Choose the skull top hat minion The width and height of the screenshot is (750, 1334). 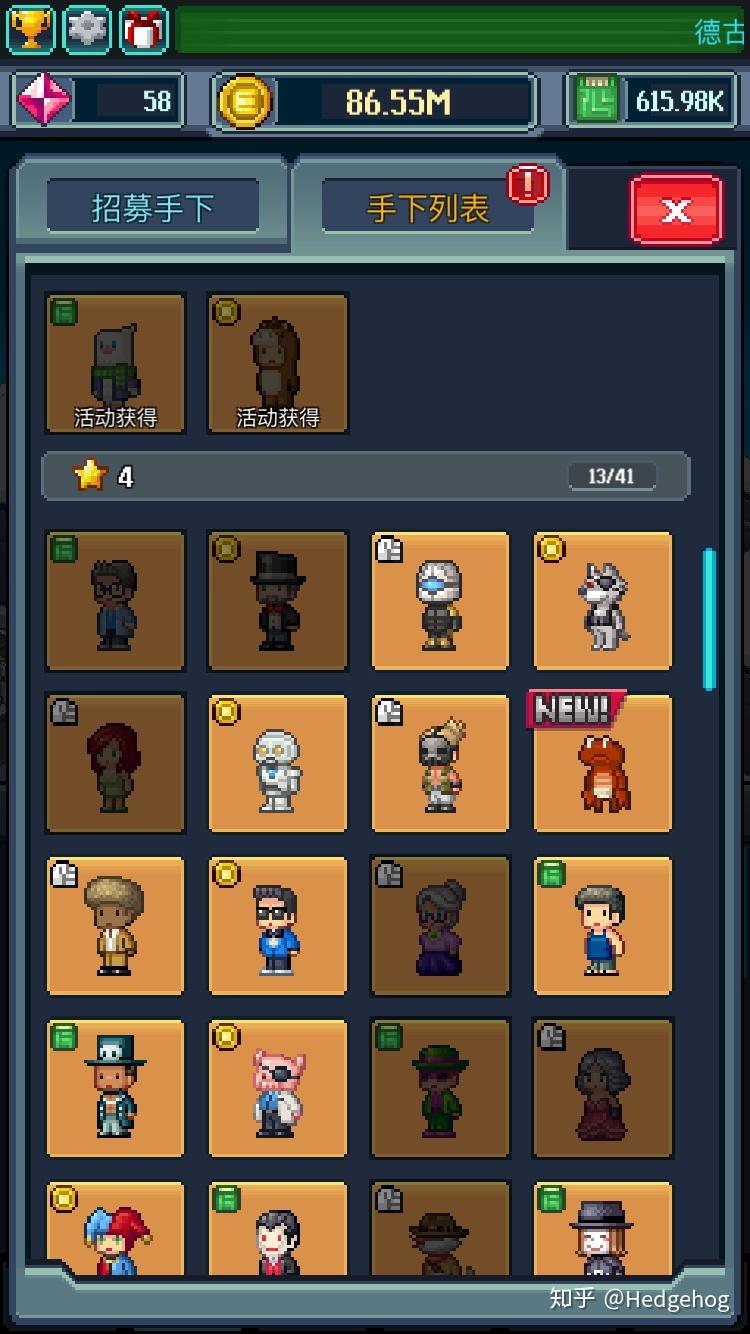pyautogui.click(x=115, y=1088)
